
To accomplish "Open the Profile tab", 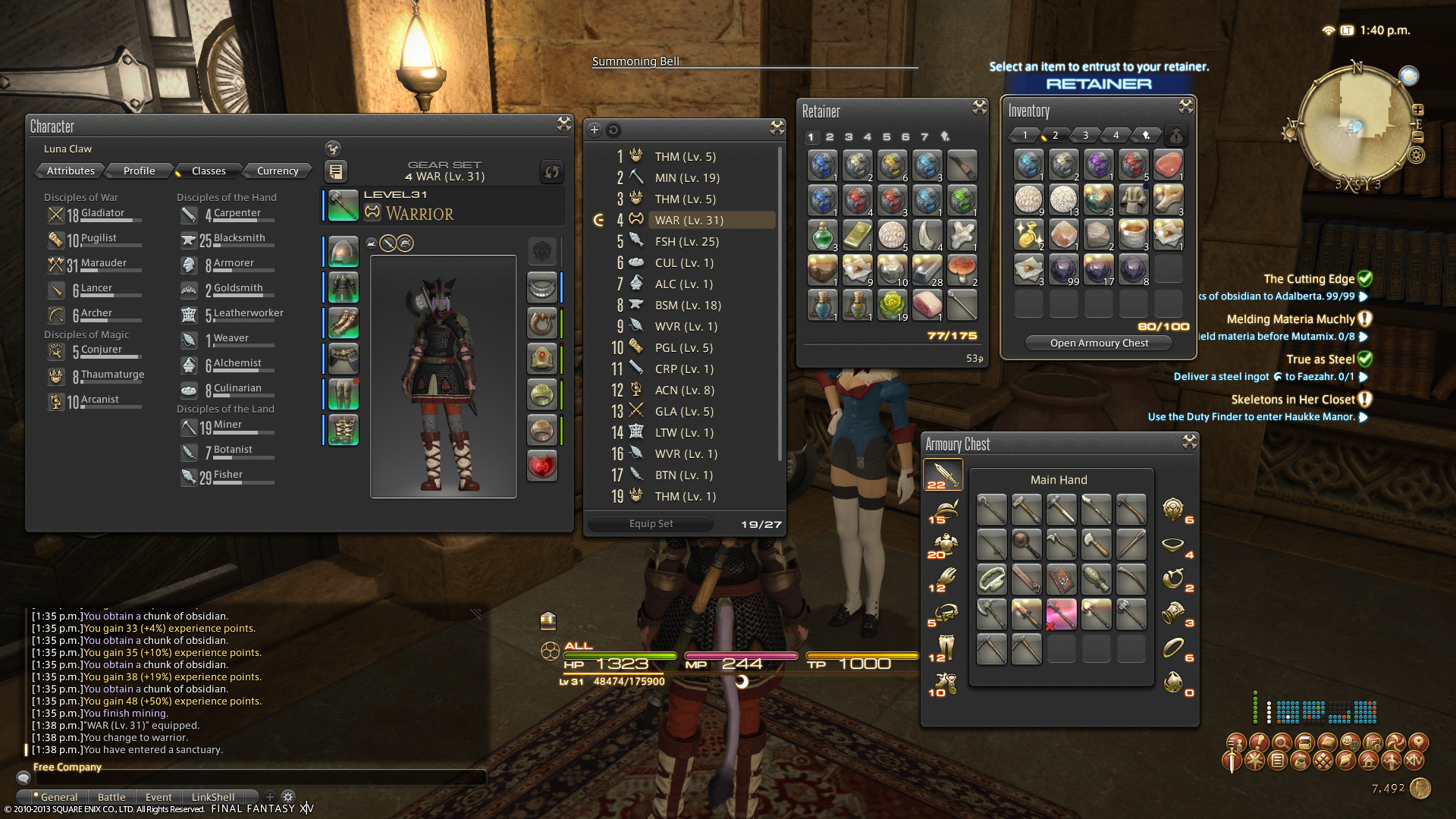I will coord(139,171).
